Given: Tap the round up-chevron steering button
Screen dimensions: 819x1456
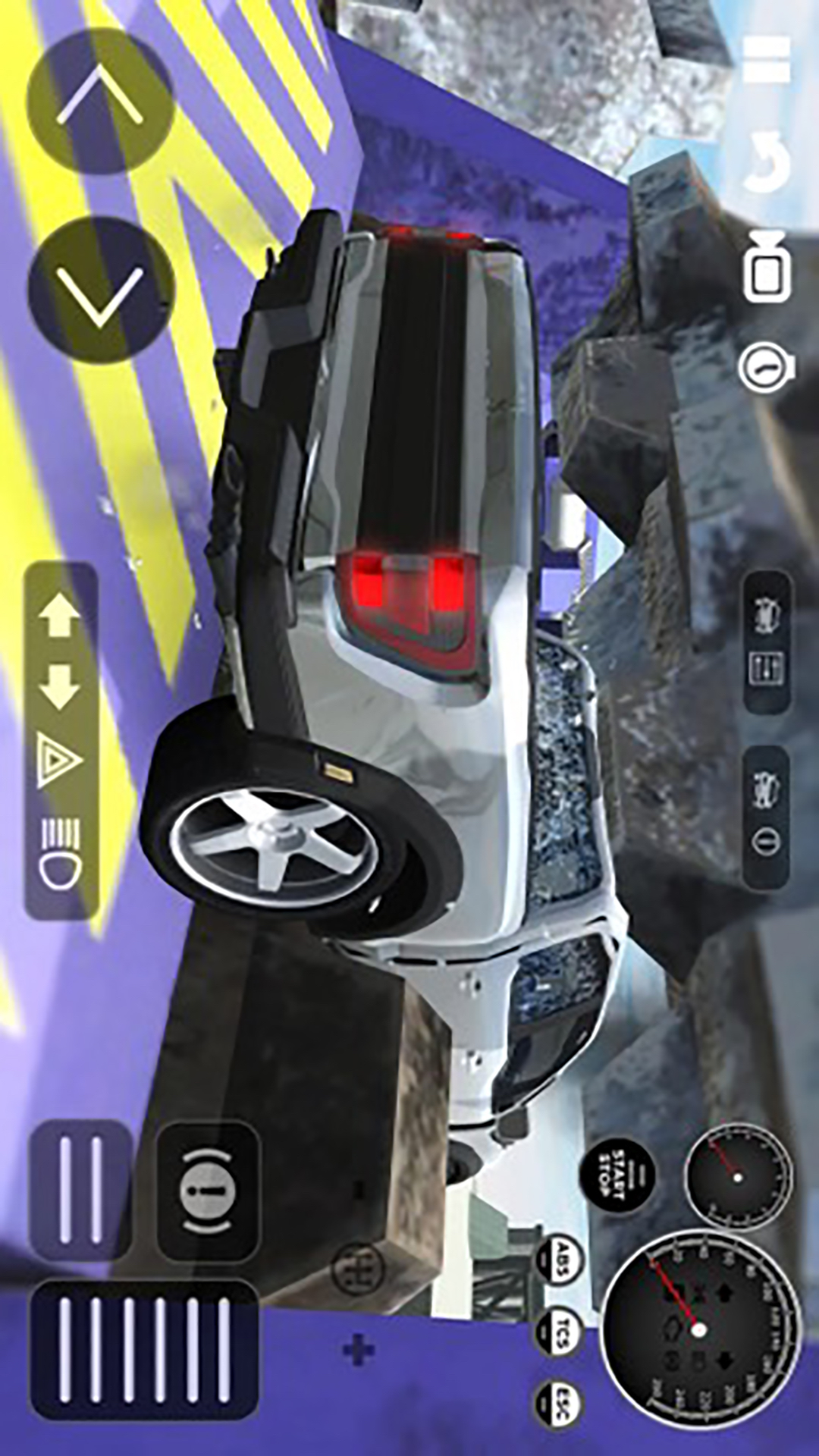Looking at the screenshot, I should [x=100, y=100].
